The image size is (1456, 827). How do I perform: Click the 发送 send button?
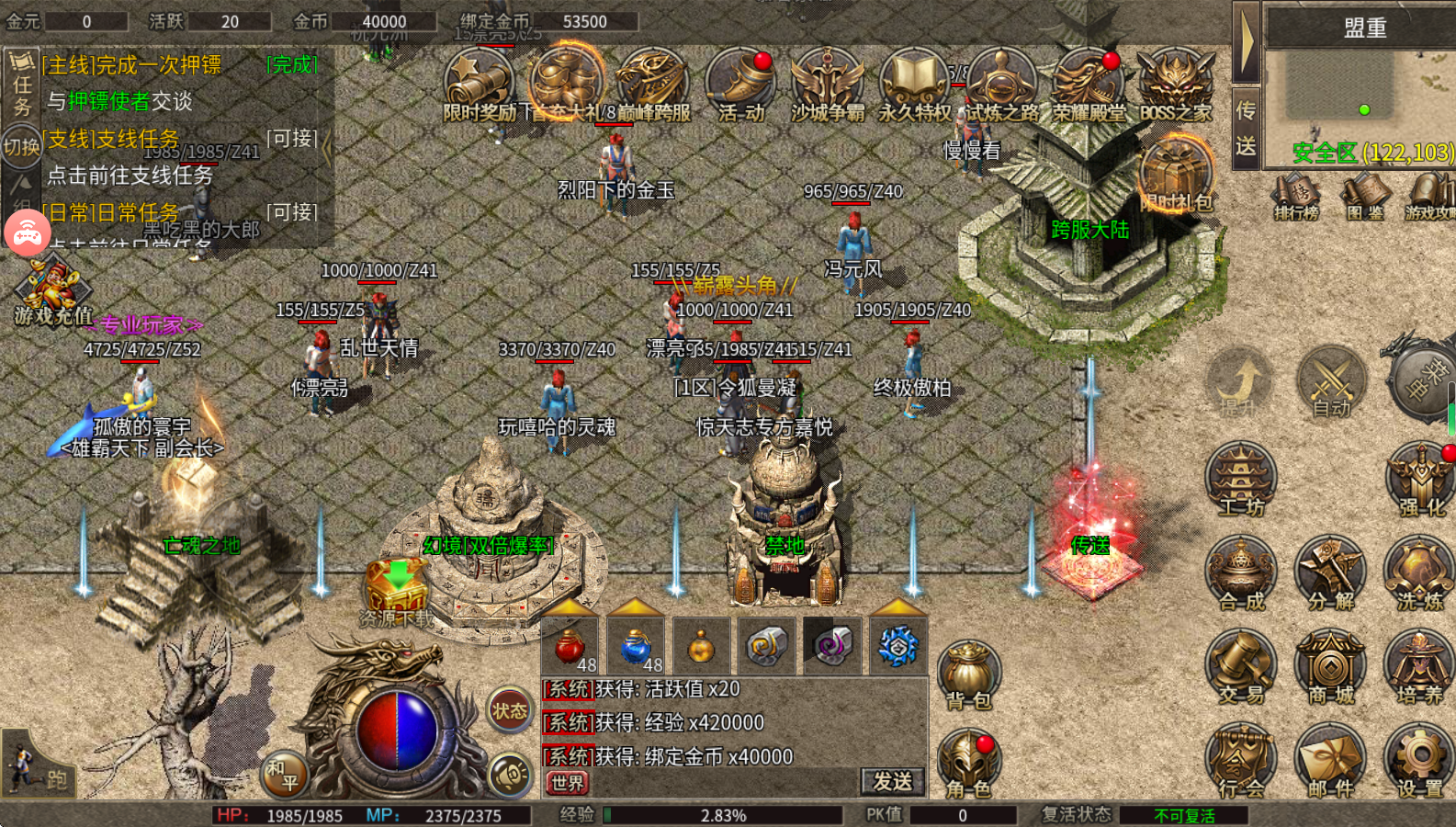(891, 781)
